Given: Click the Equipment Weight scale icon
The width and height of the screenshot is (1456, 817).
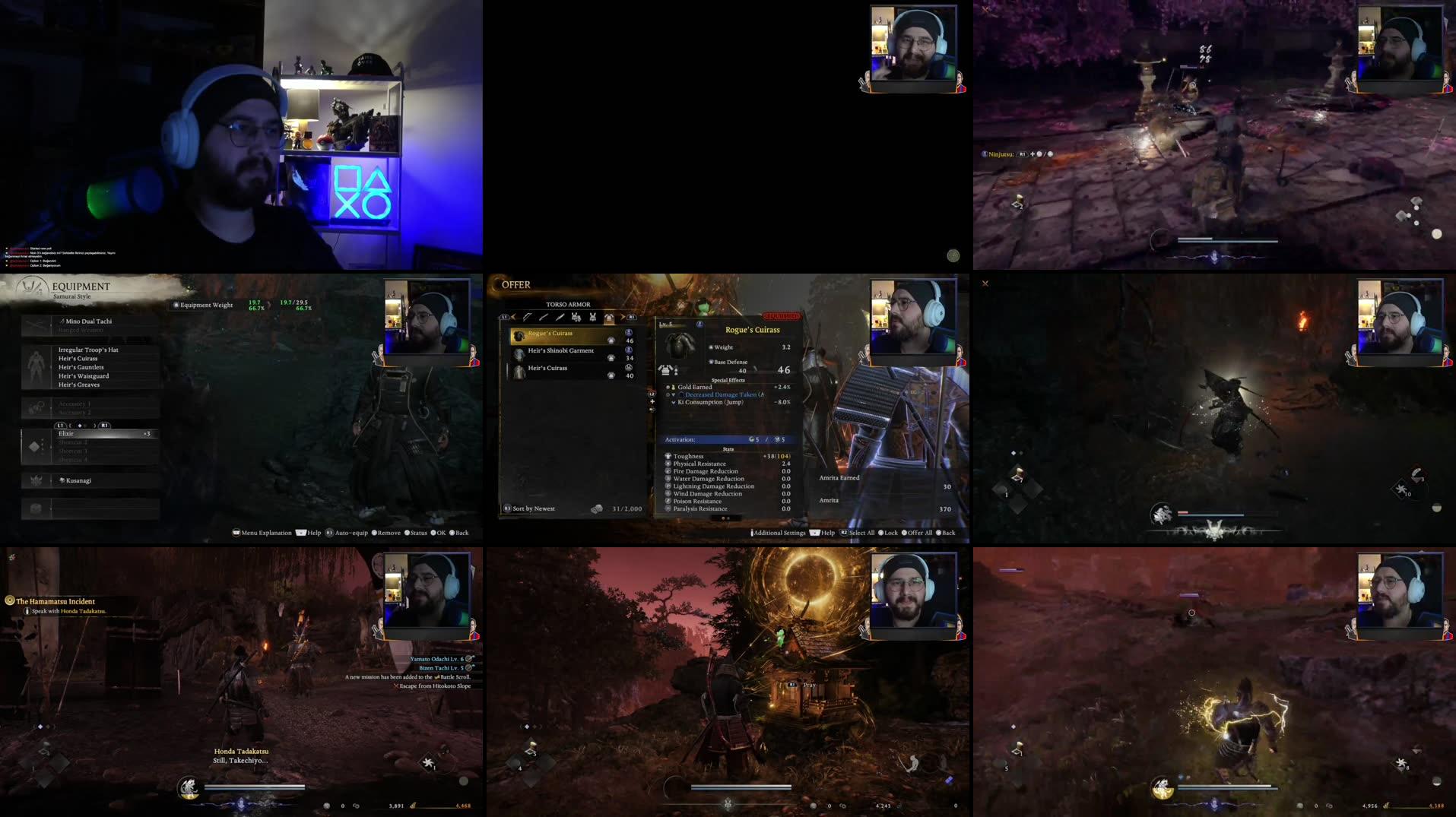Looking at the screenshot, I should point(177,304).
